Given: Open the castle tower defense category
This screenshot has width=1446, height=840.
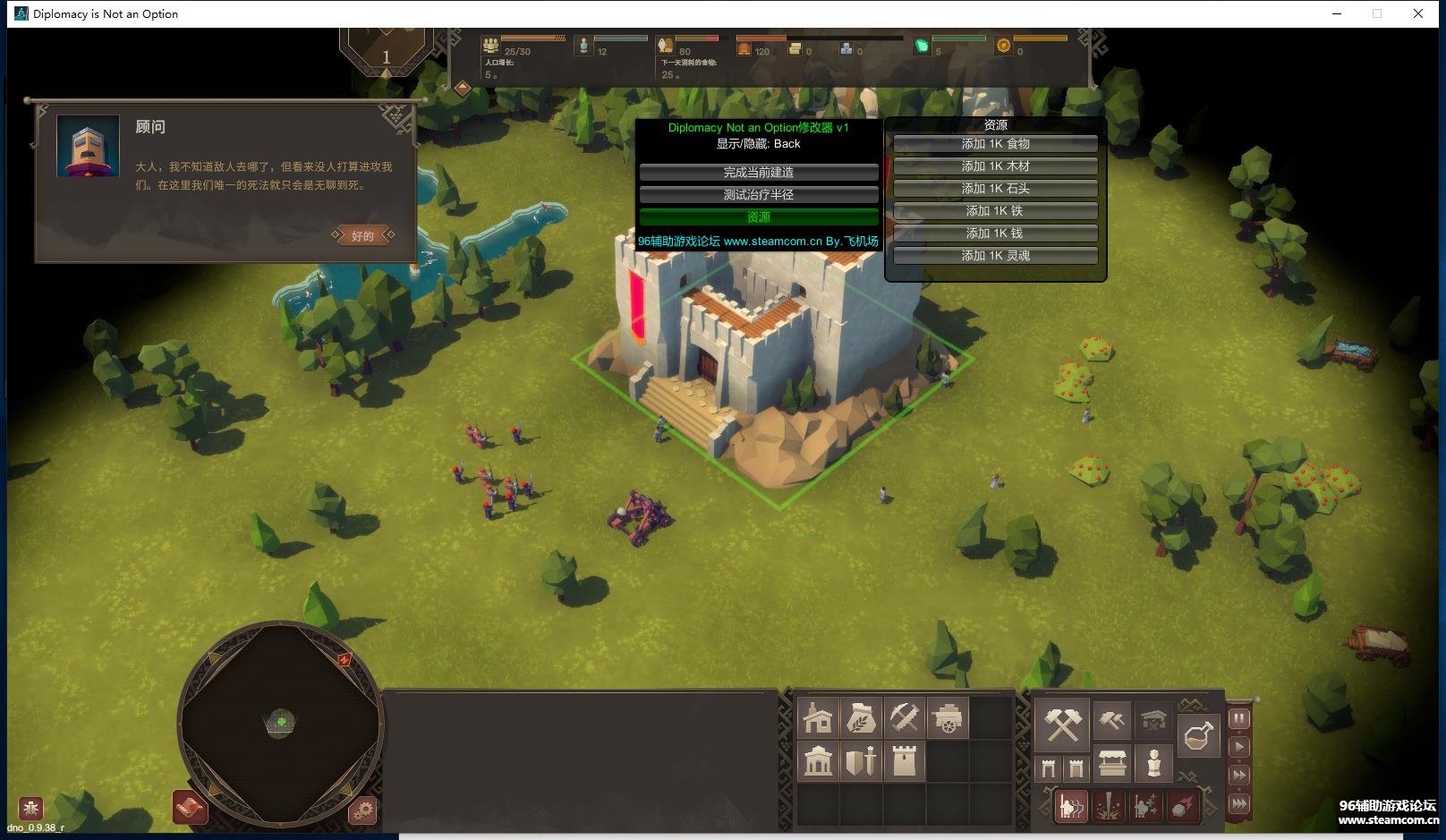Looking at the screenshot, I should coord(904,762).
